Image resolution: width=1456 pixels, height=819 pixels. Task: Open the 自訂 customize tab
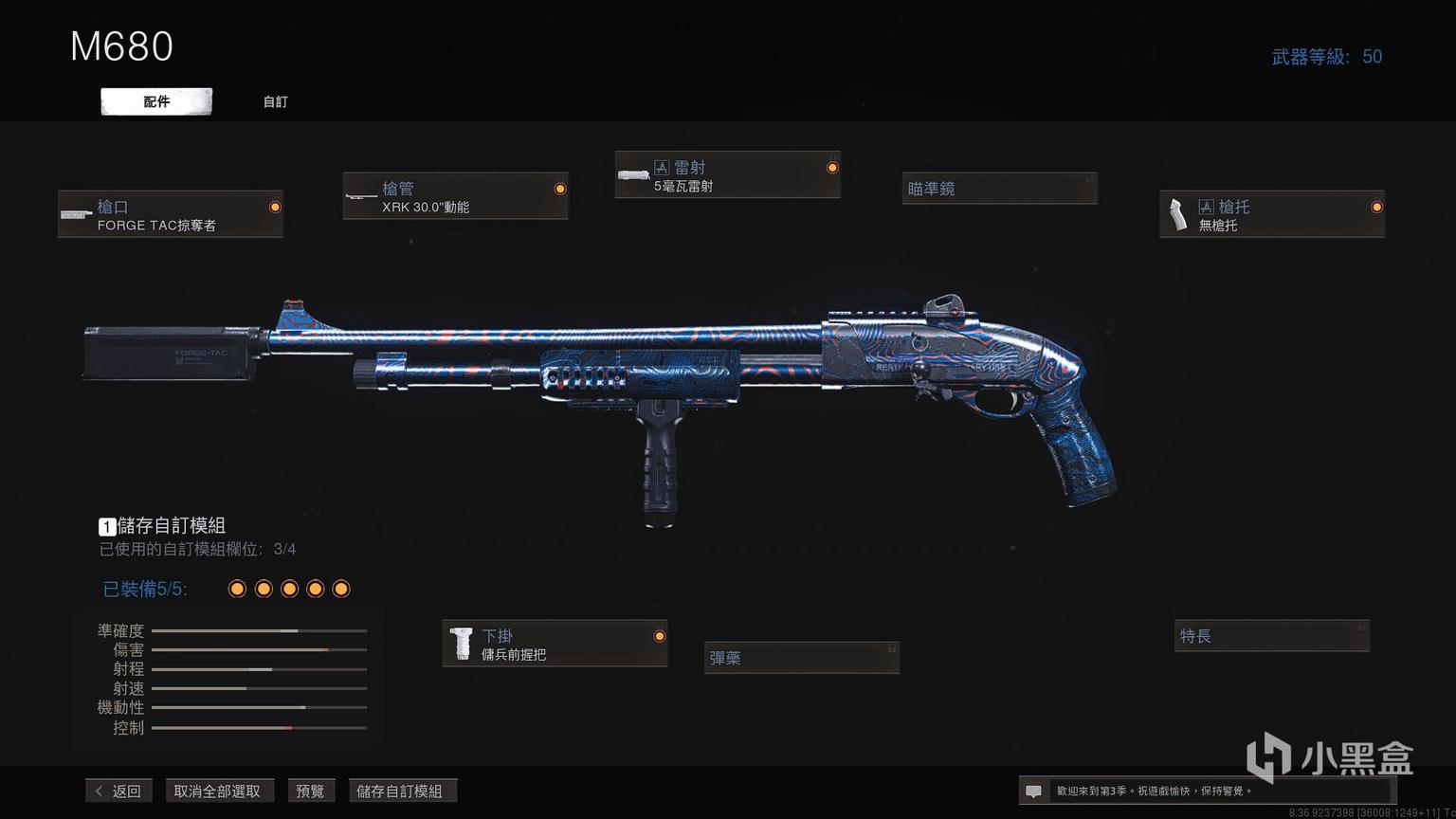275,101
